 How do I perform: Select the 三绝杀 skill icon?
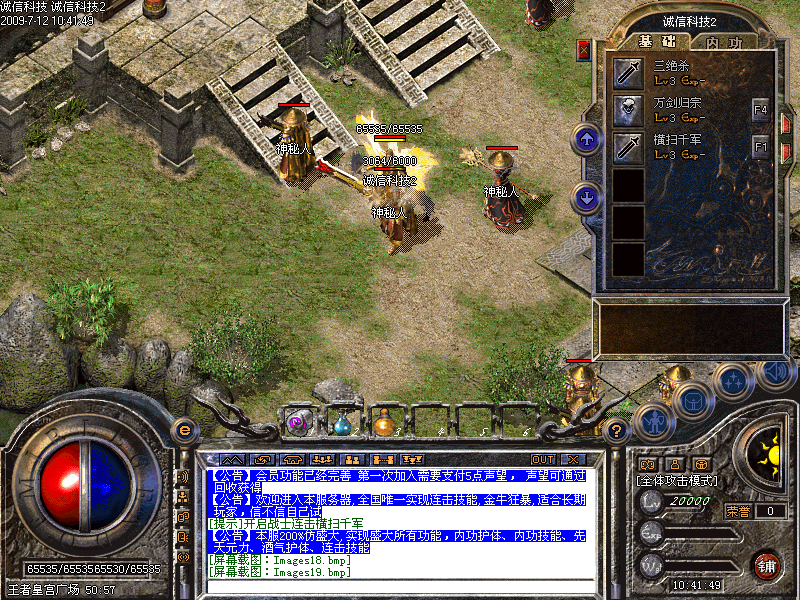click(628, 72)
